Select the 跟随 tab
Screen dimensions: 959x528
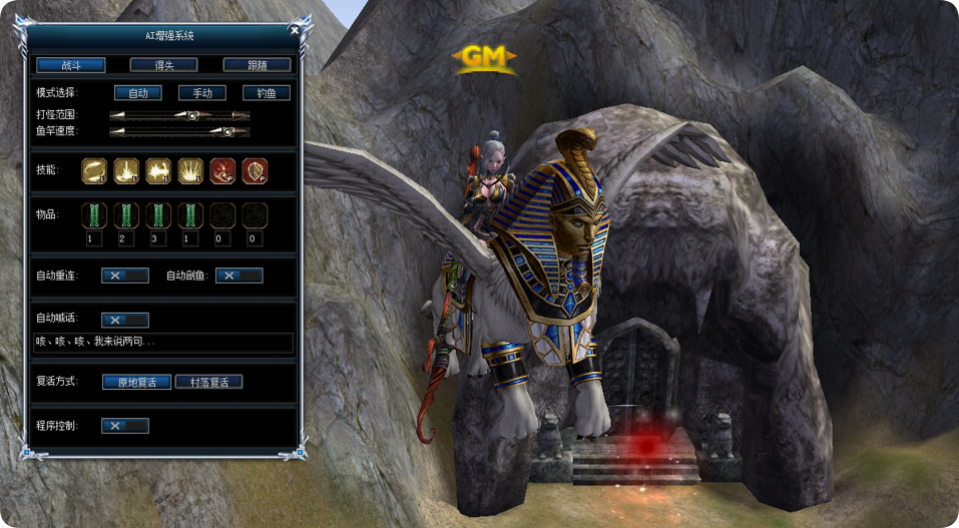(x=256, y=65)
